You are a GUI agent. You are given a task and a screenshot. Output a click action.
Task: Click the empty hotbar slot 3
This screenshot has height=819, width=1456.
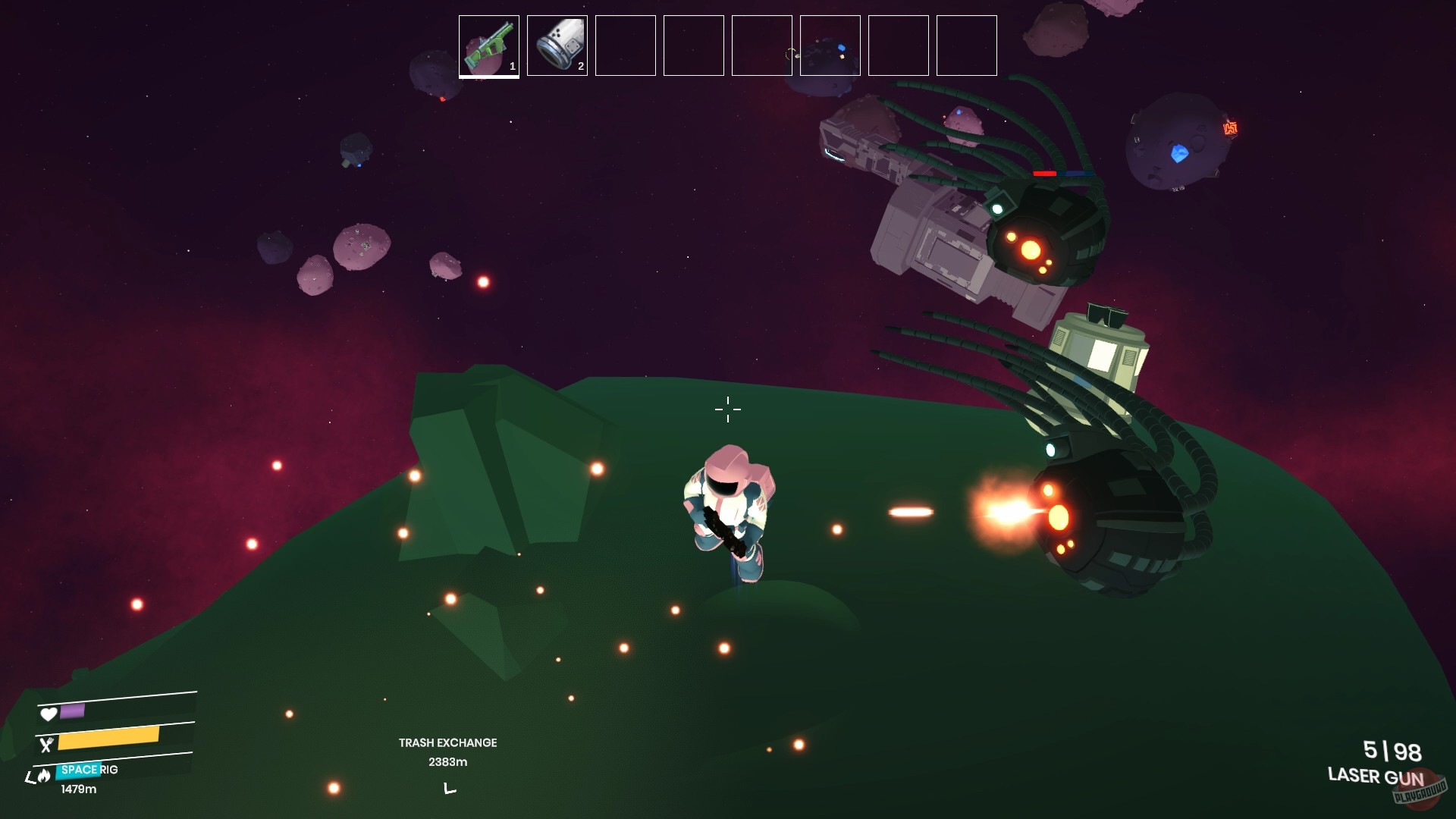click(x=625, y=45)
